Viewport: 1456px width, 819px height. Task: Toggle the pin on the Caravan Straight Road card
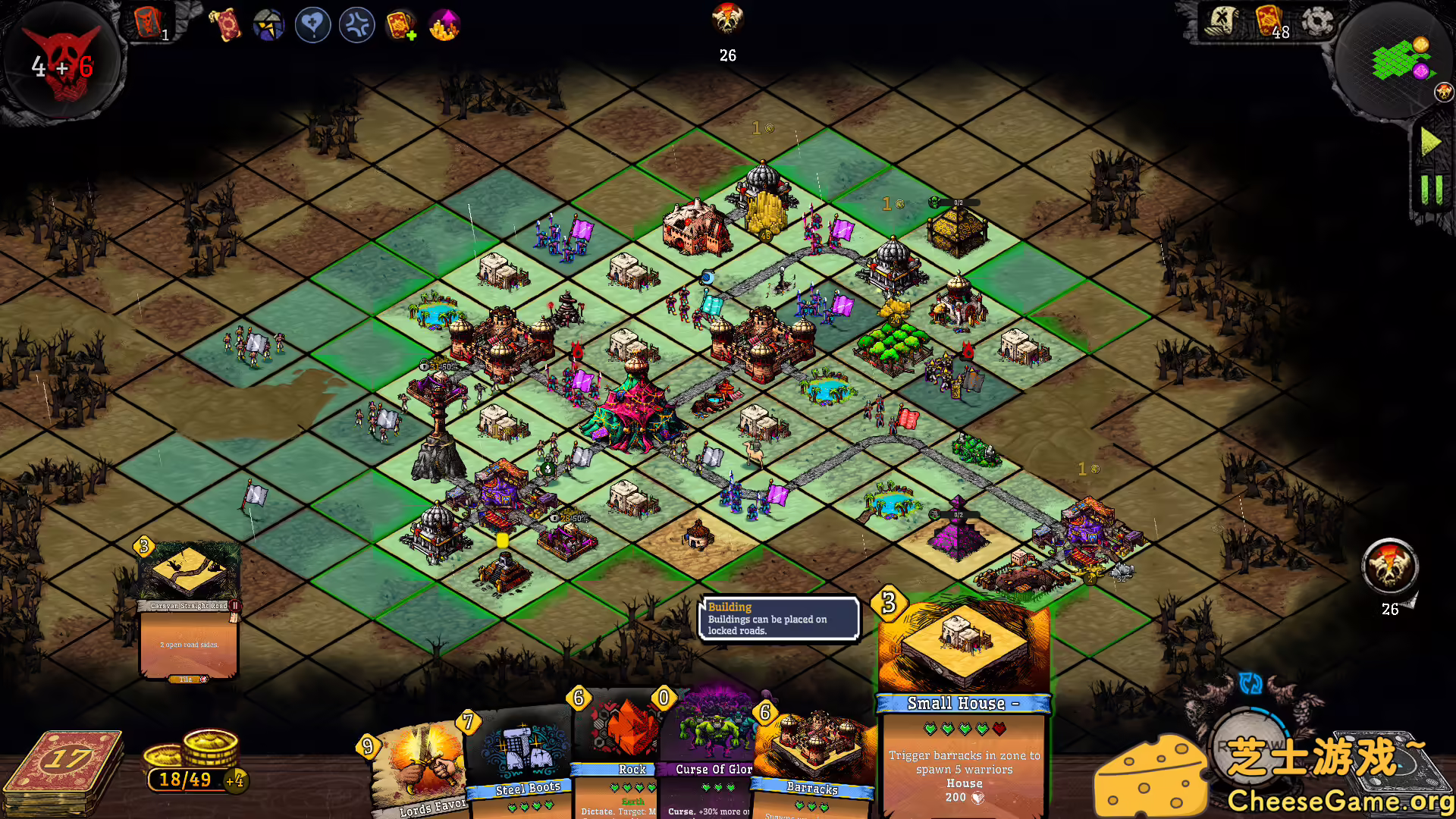pos(235,605)
